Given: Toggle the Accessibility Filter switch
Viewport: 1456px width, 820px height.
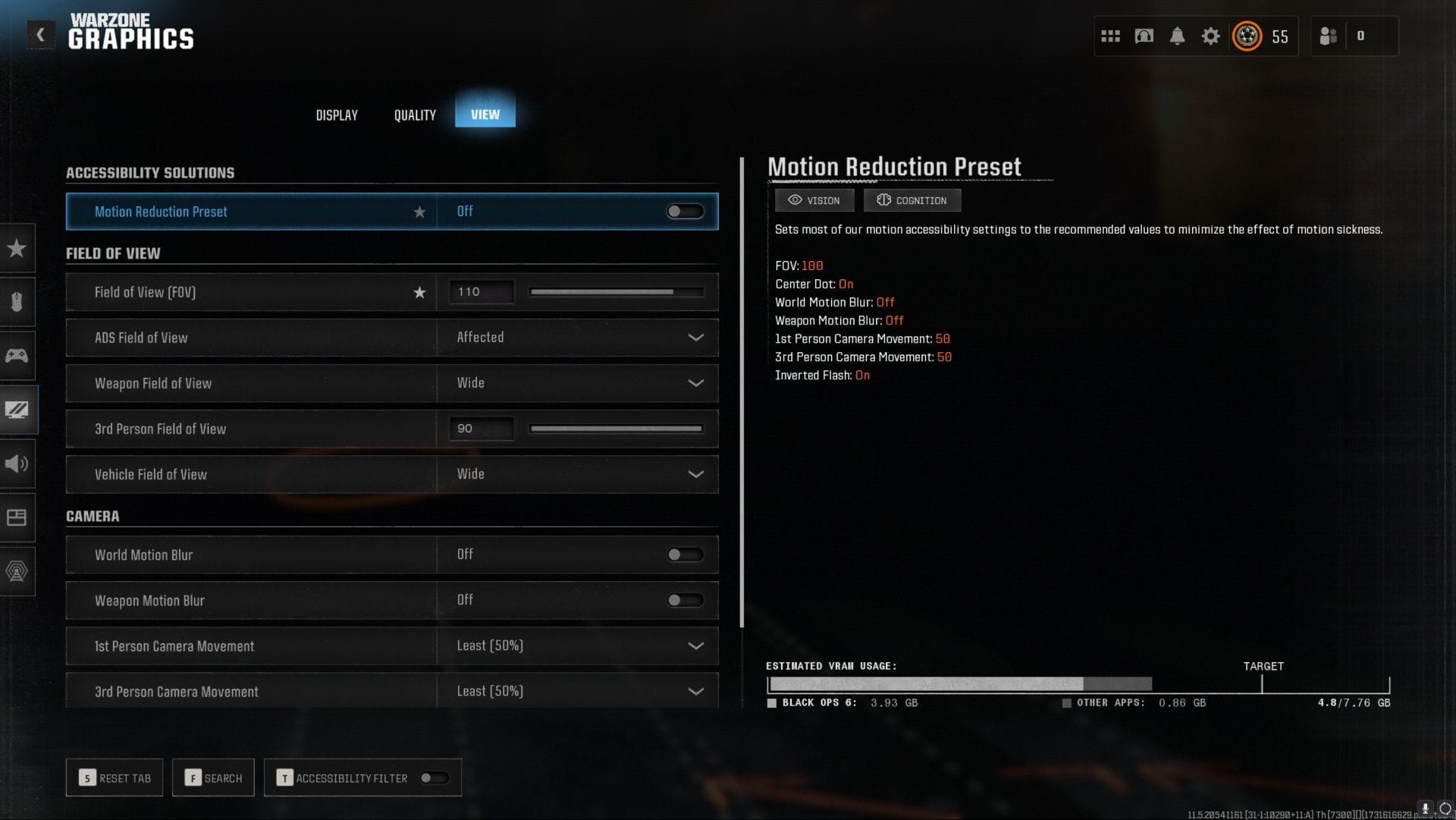Looking at the screenshot, I should [x=435, y=778].
